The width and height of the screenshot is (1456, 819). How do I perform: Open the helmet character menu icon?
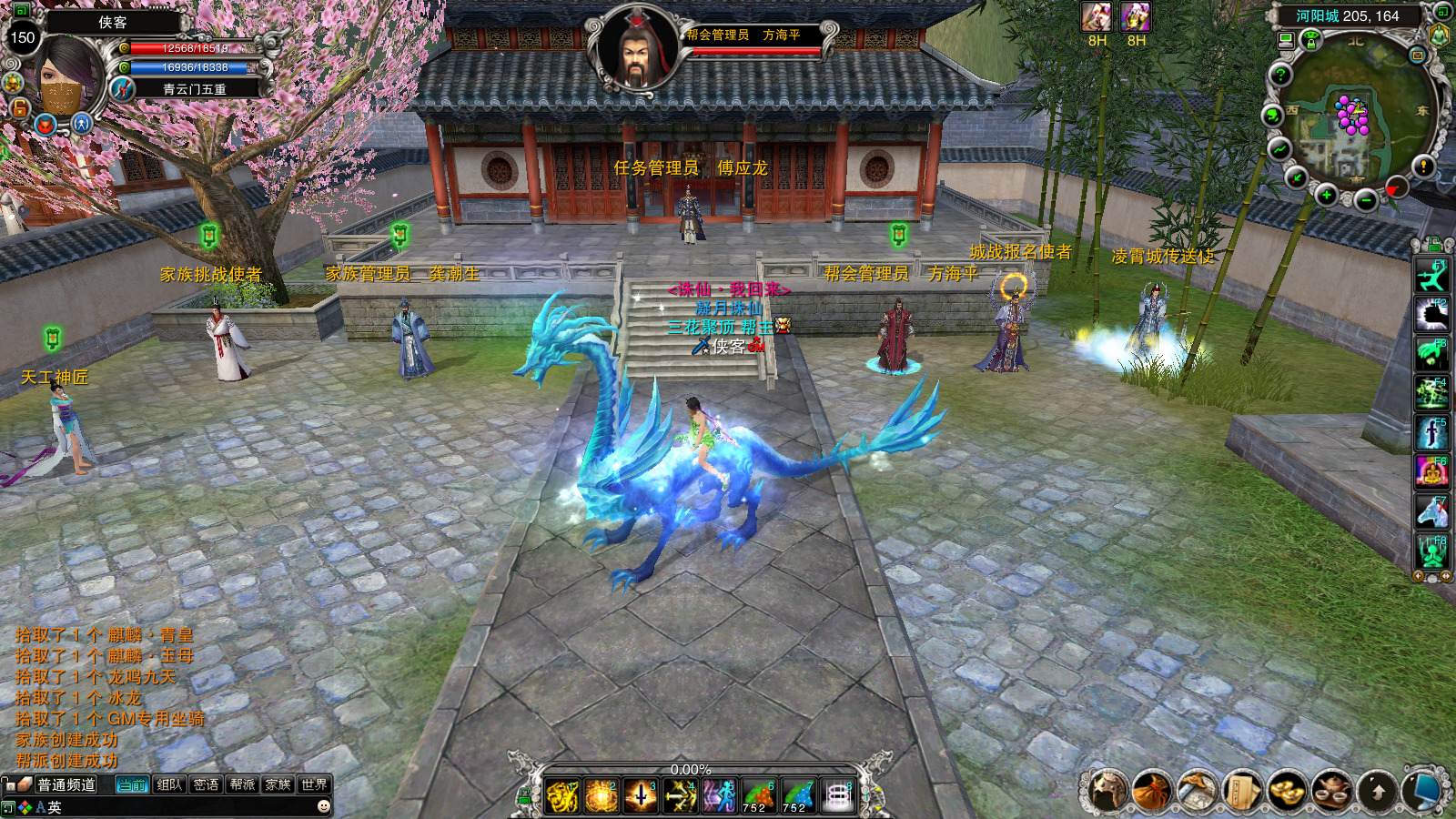click(x=1107, y=790)
